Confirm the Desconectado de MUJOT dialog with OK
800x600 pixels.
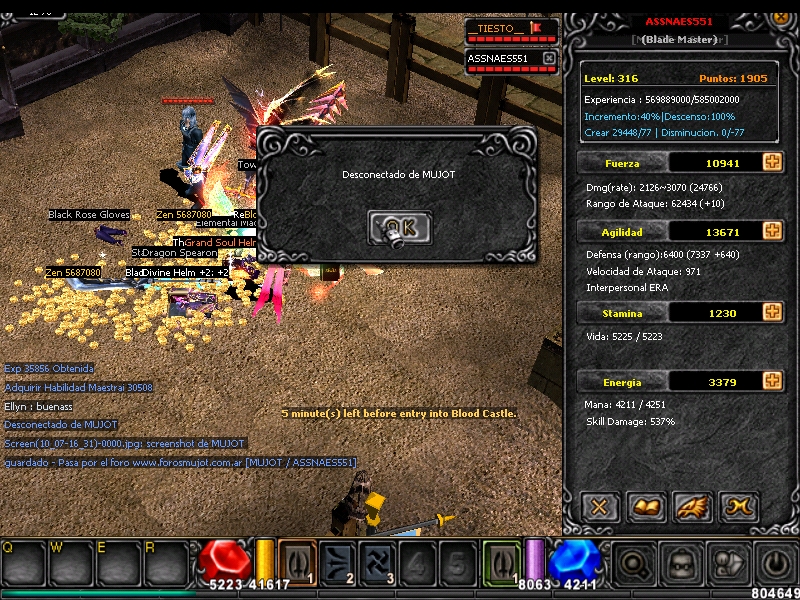click(x=400, y=229)
